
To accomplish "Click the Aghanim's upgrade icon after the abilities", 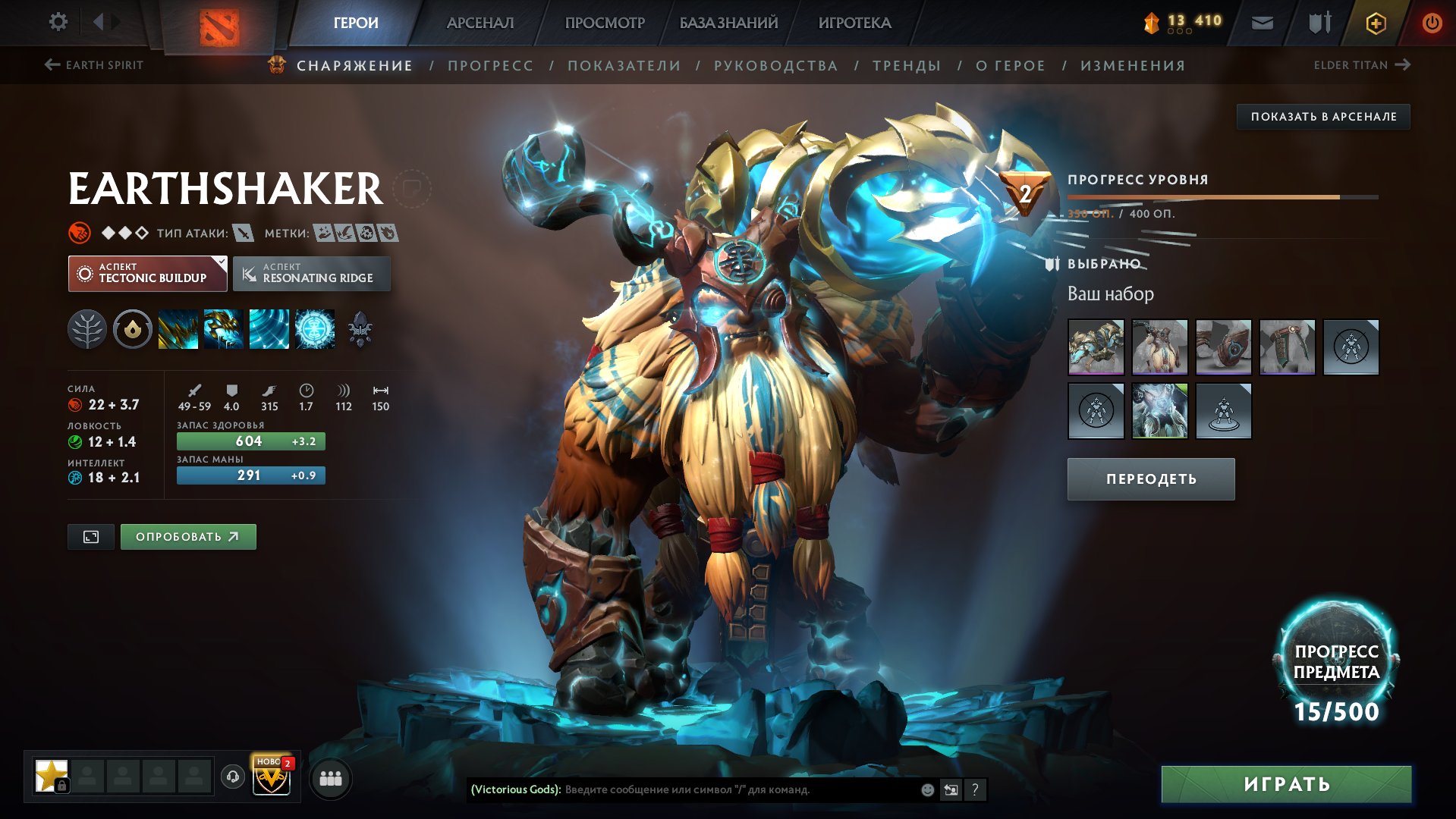I will click(x=362, y=329).
